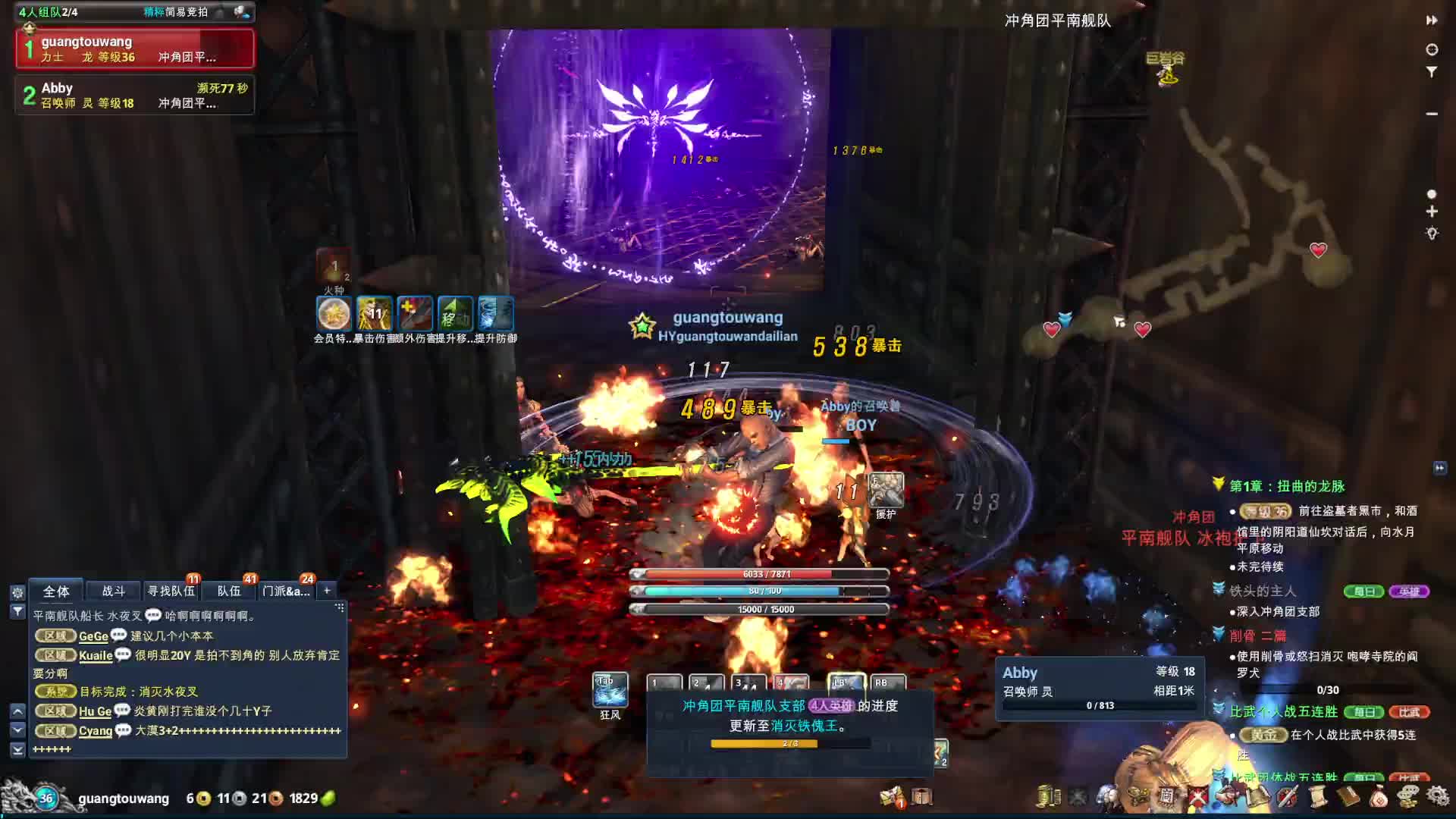Collapse the quest tracker panel arrow
This screenshot has width=1456, height=819.
[x=1439, y=468]
